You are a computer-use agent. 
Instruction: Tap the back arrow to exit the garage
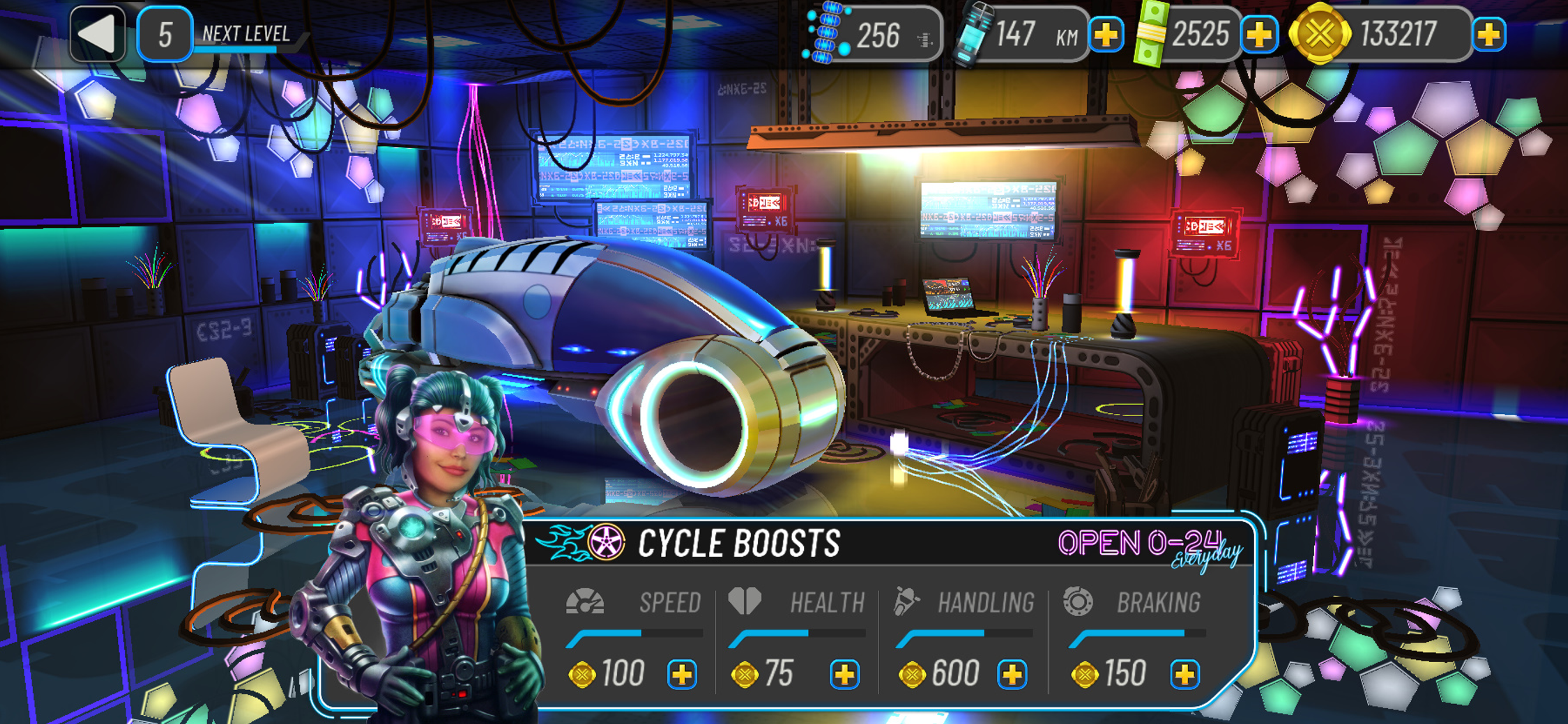tap(97, 33)
